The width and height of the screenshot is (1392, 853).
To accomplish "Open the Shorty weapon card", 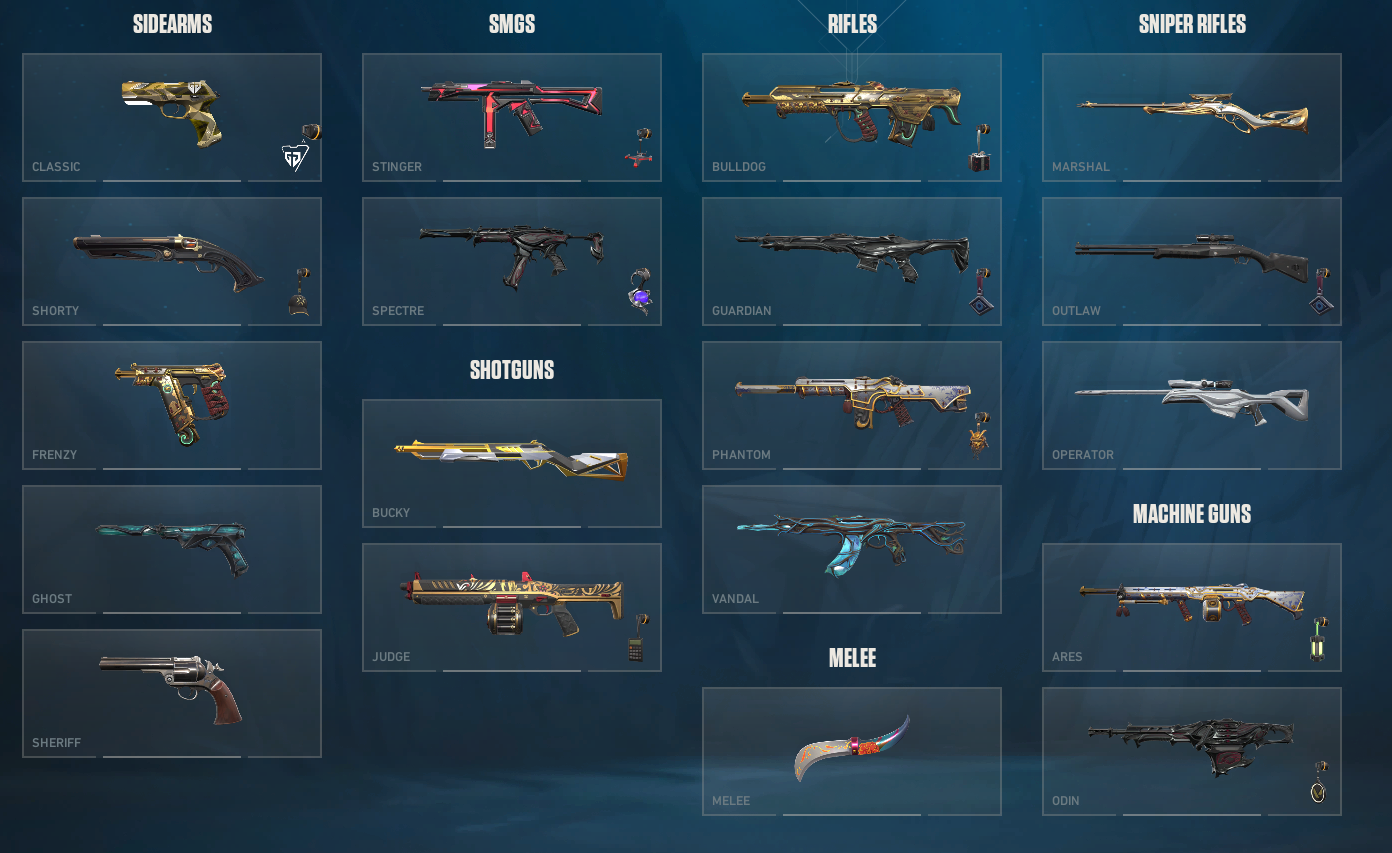I will coord(172,261).
